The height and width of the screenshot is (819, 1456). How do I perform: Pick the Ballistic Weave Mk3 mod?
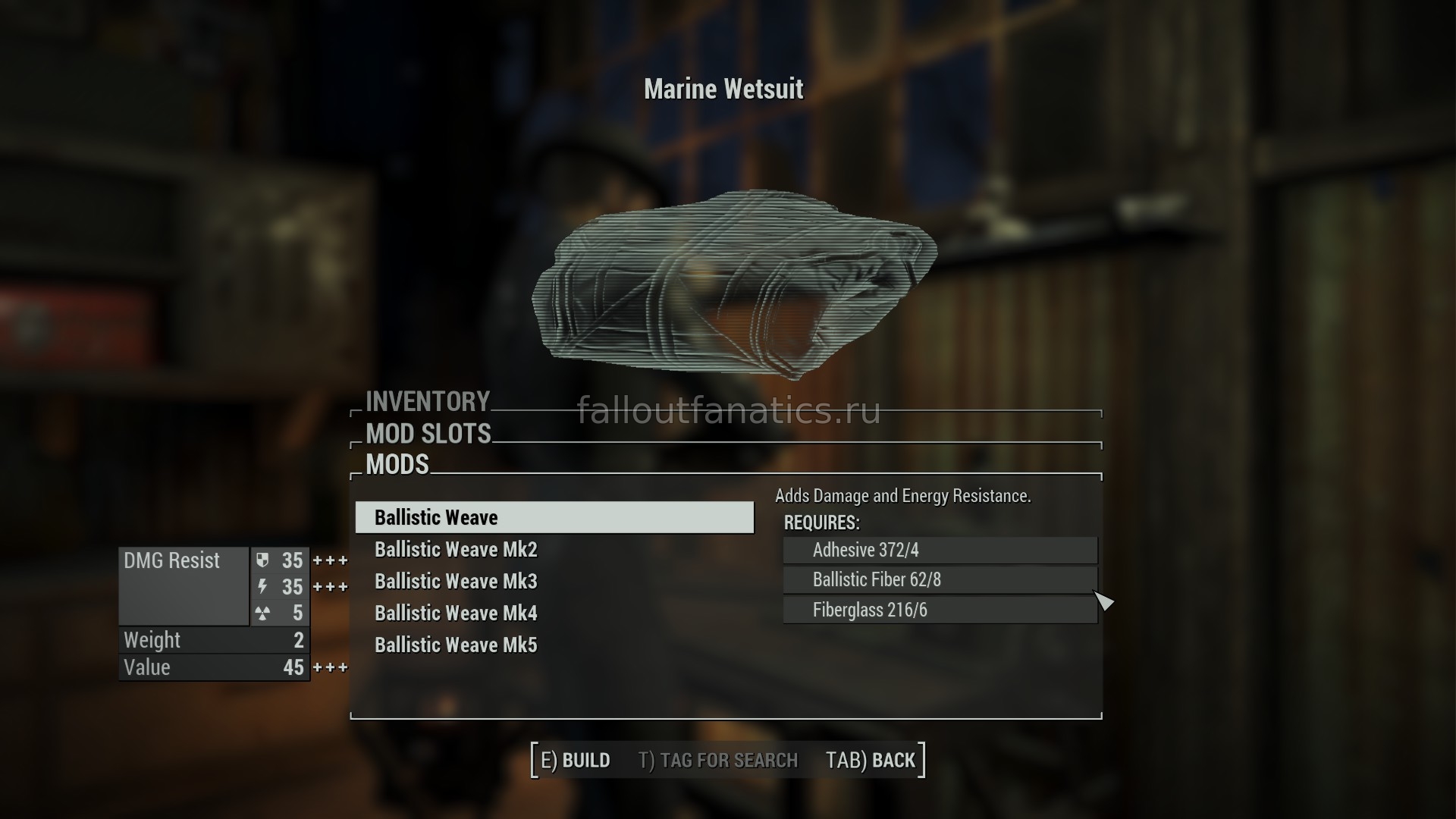tap(456, 582)
